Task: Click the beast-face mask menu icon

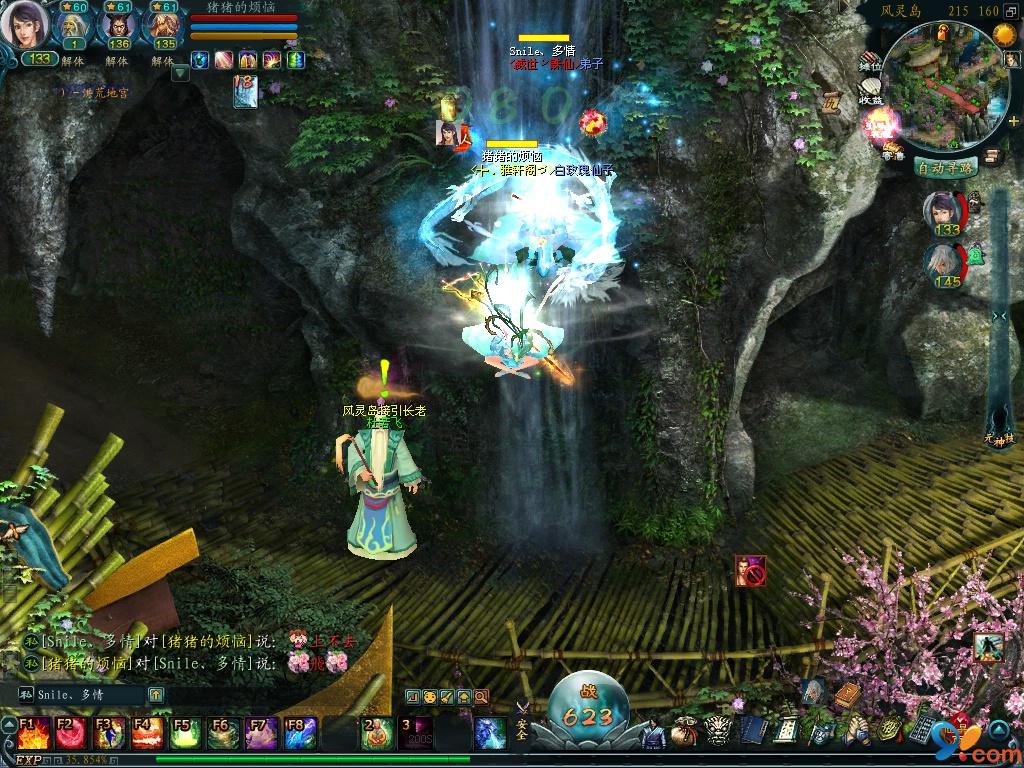Action: point(718,730)
